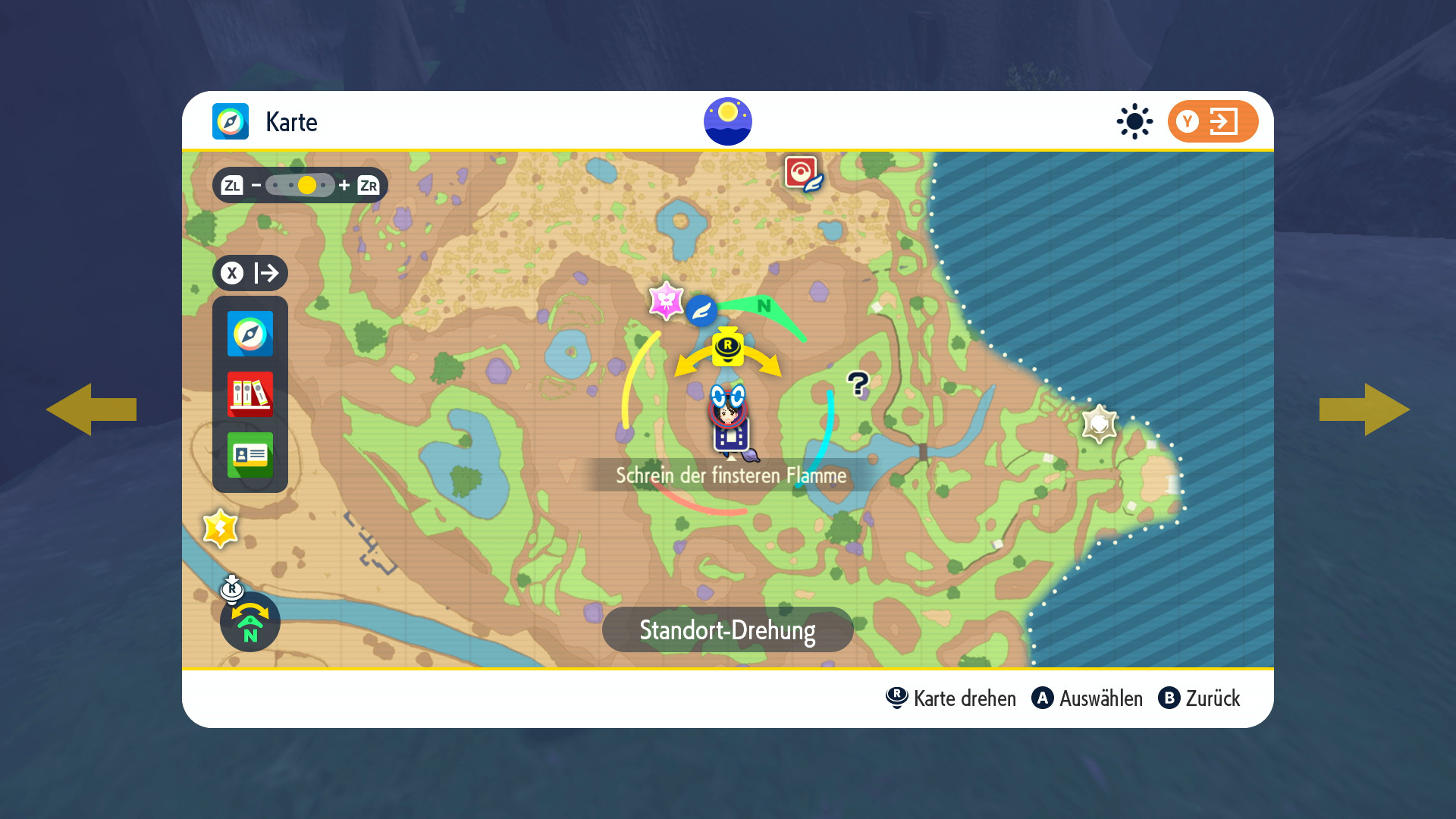Image resolution: width=1456 pixels, height=819 pixels.
Task: Switch to the next screen with right arrow
Action: click(x=1364, y=409)
